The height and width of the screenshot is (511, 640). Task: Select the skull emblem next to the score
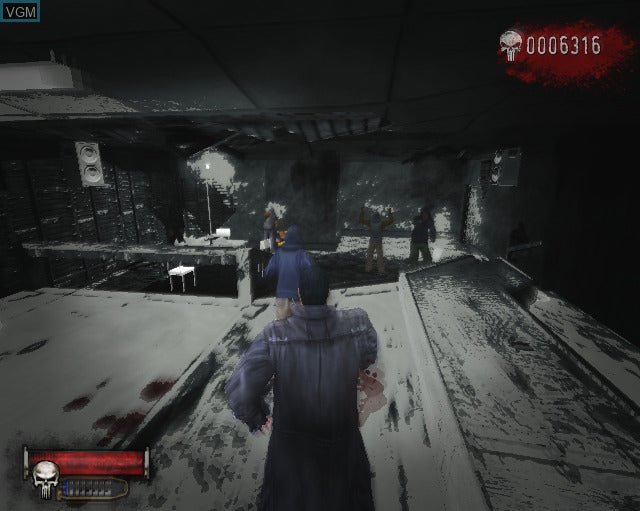[x=511, y=45]
